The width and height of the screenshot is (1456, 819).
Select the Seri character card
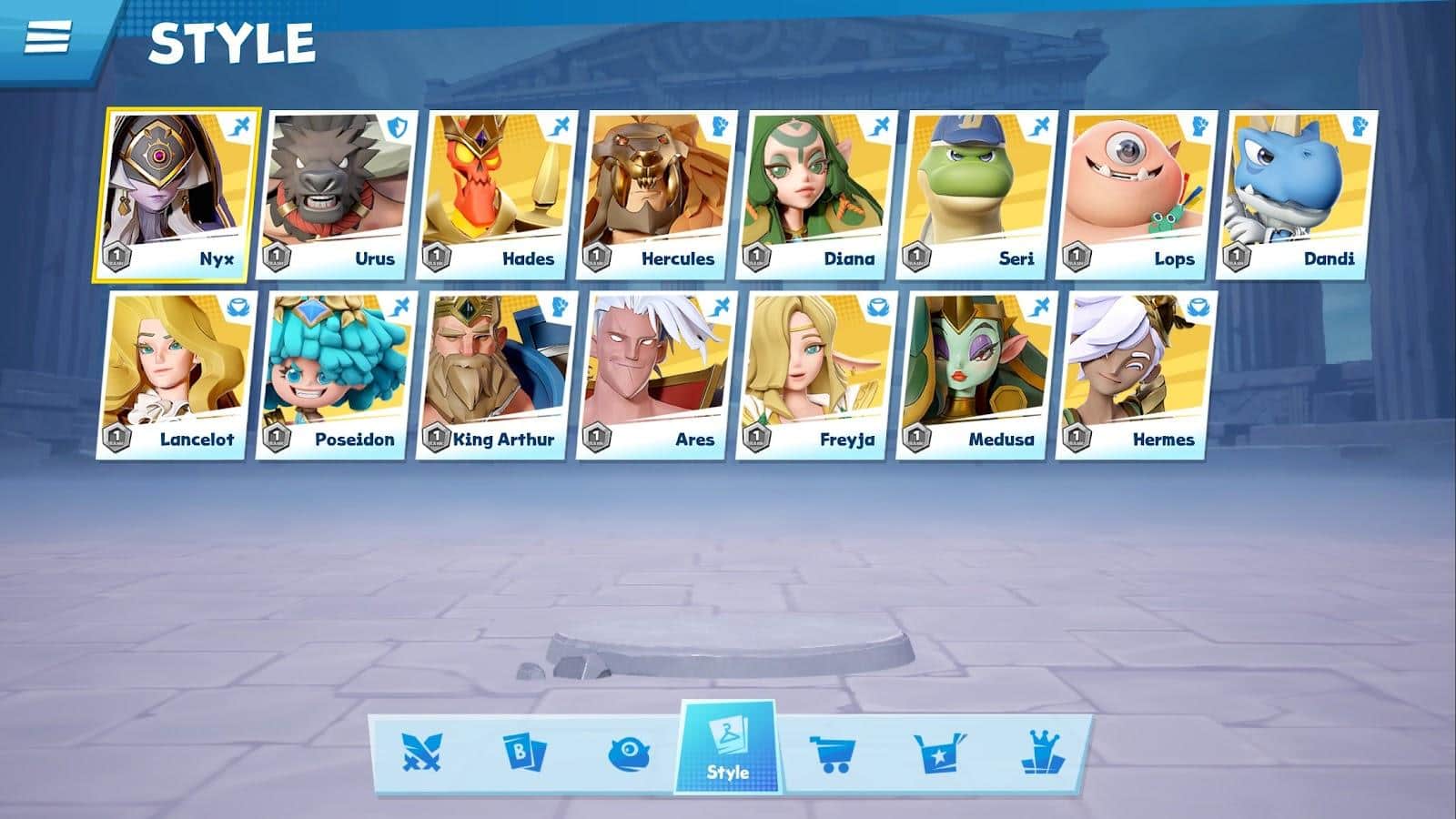(x=977, y=195)
